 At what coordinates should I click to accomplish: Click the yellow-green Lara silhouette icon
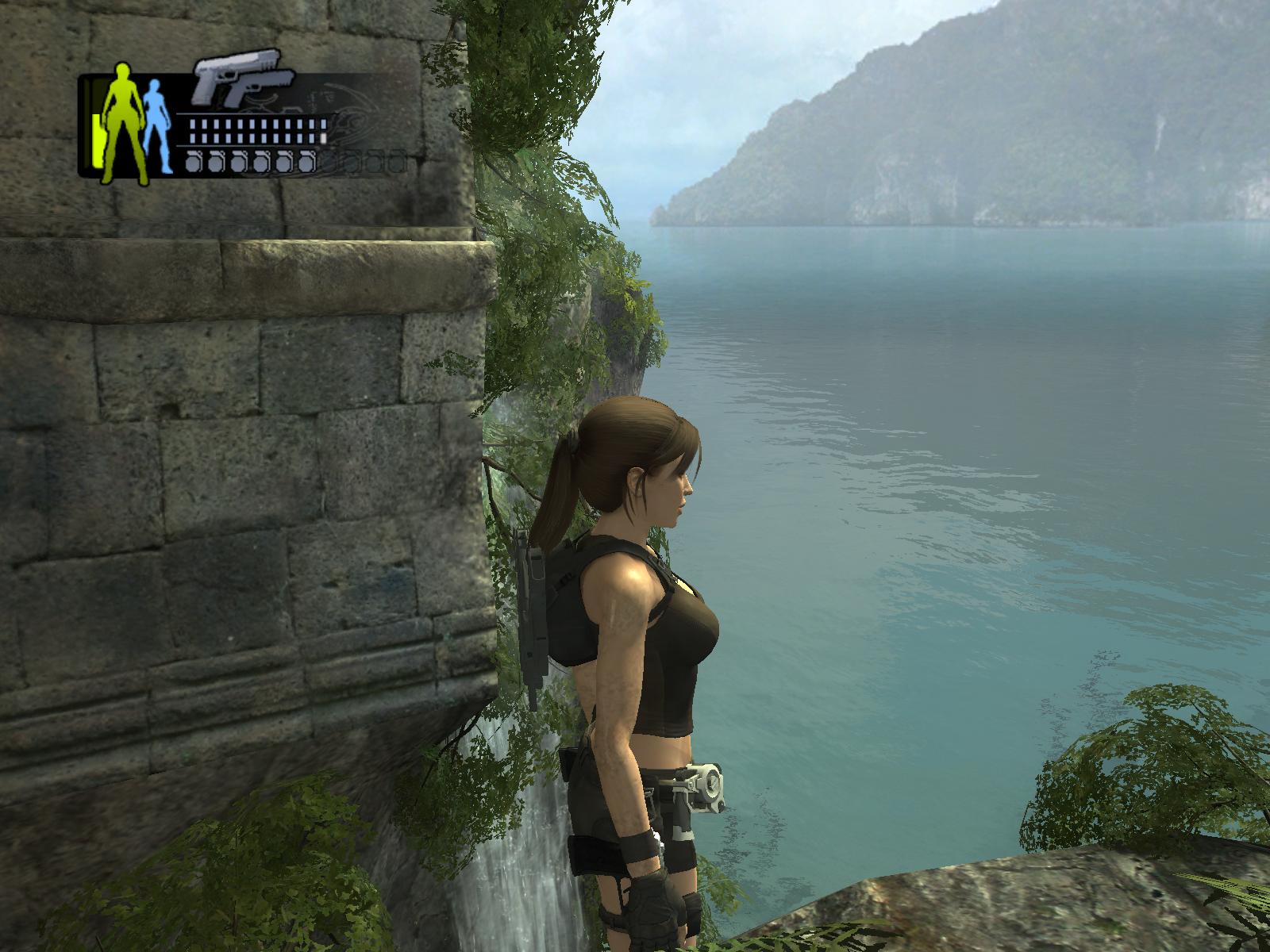pyautogui.click(x=125, y=123)
